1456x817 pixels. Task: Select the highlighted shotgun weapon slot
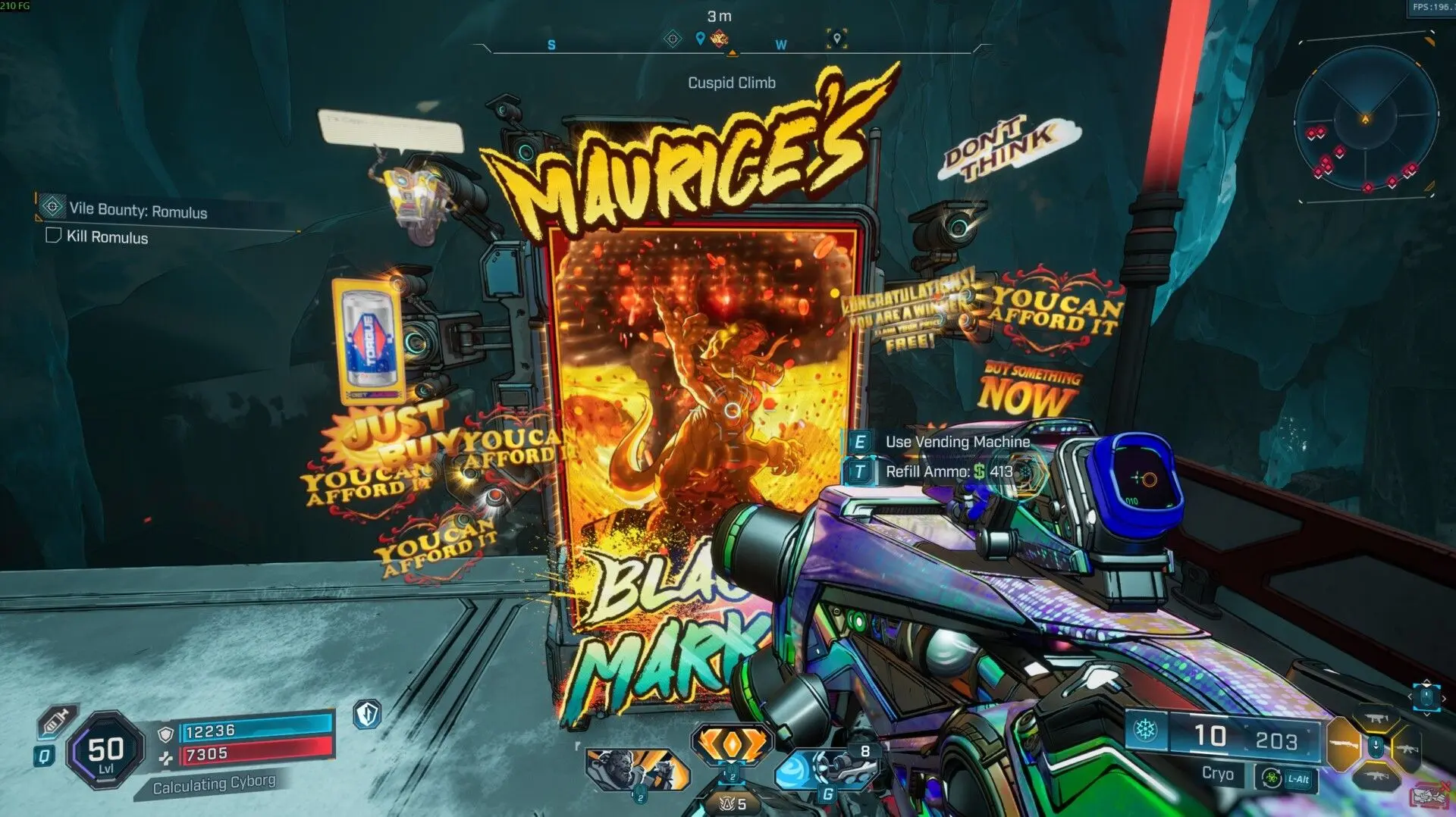tap(1343, 743)
